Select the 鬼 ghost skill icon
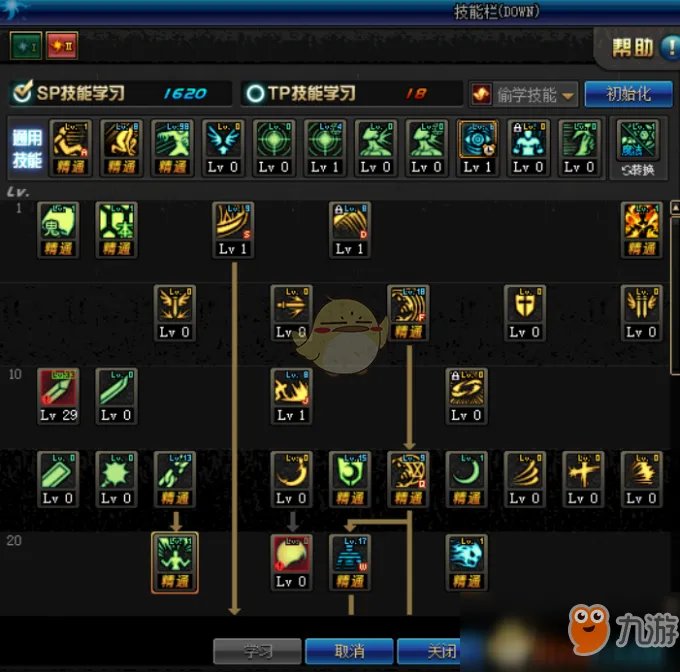 (x=58, y=228)
